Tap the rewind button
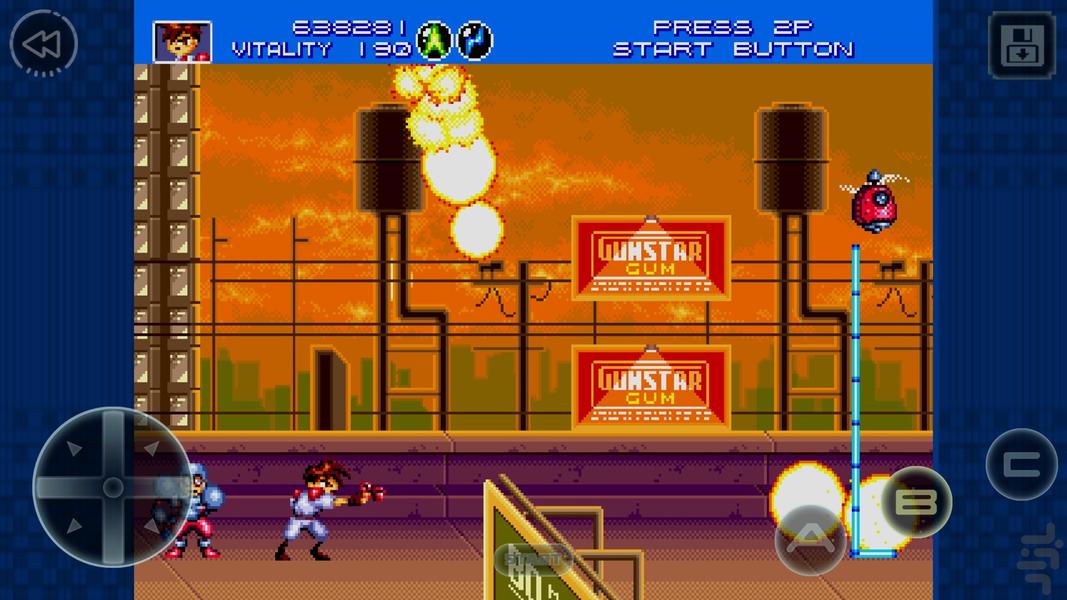The width and height of the screenshot is (1067, 600). point(44,44)
